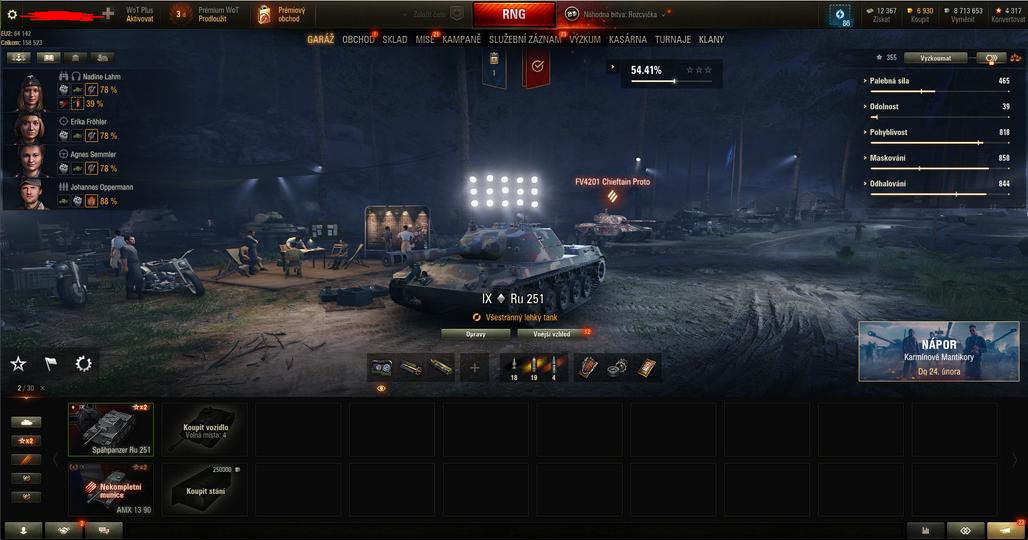
Task: Open Vnější vzhled exterior customization
Action: (553, 334)
